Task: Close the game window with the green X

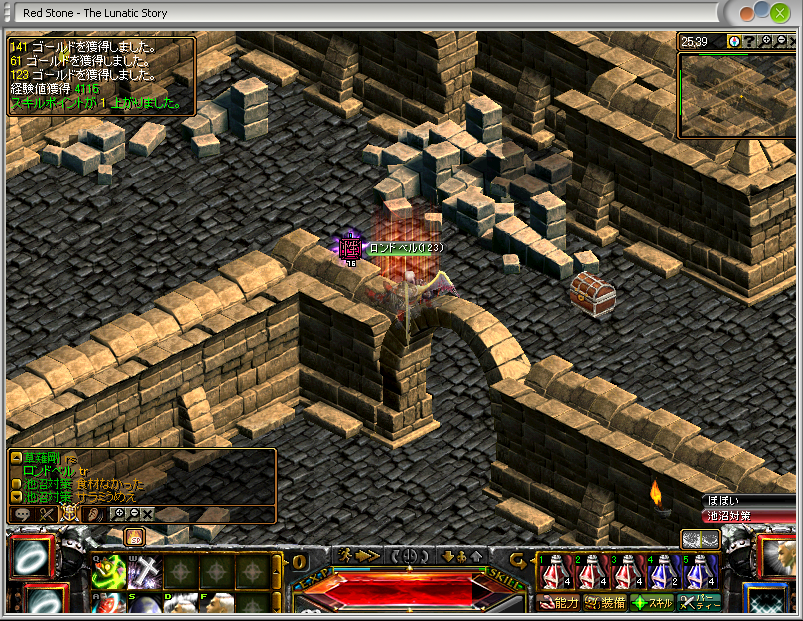Action: coord(779,13)
